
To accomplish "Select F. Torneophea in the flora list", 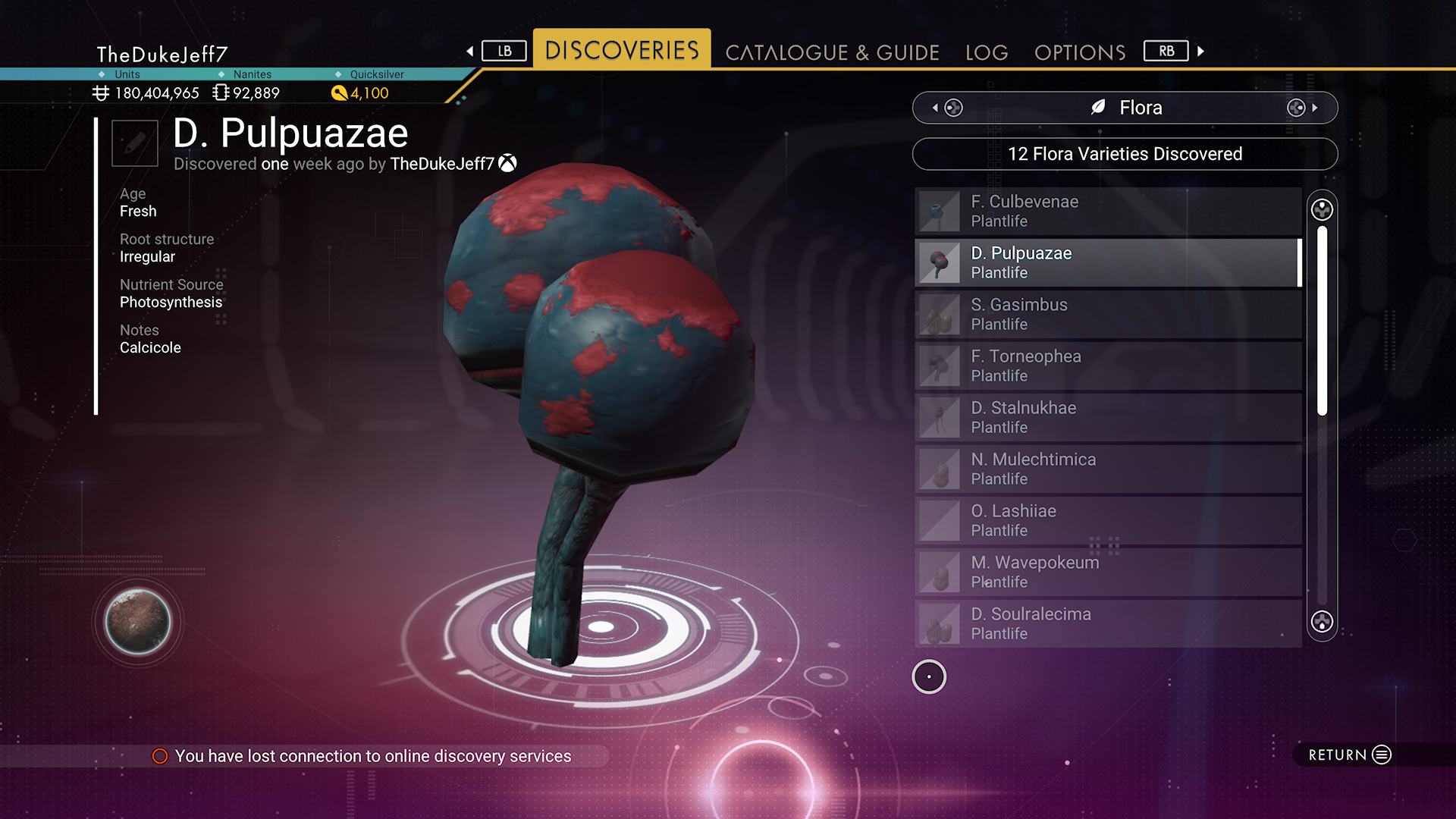I will tap(1107, 366).
